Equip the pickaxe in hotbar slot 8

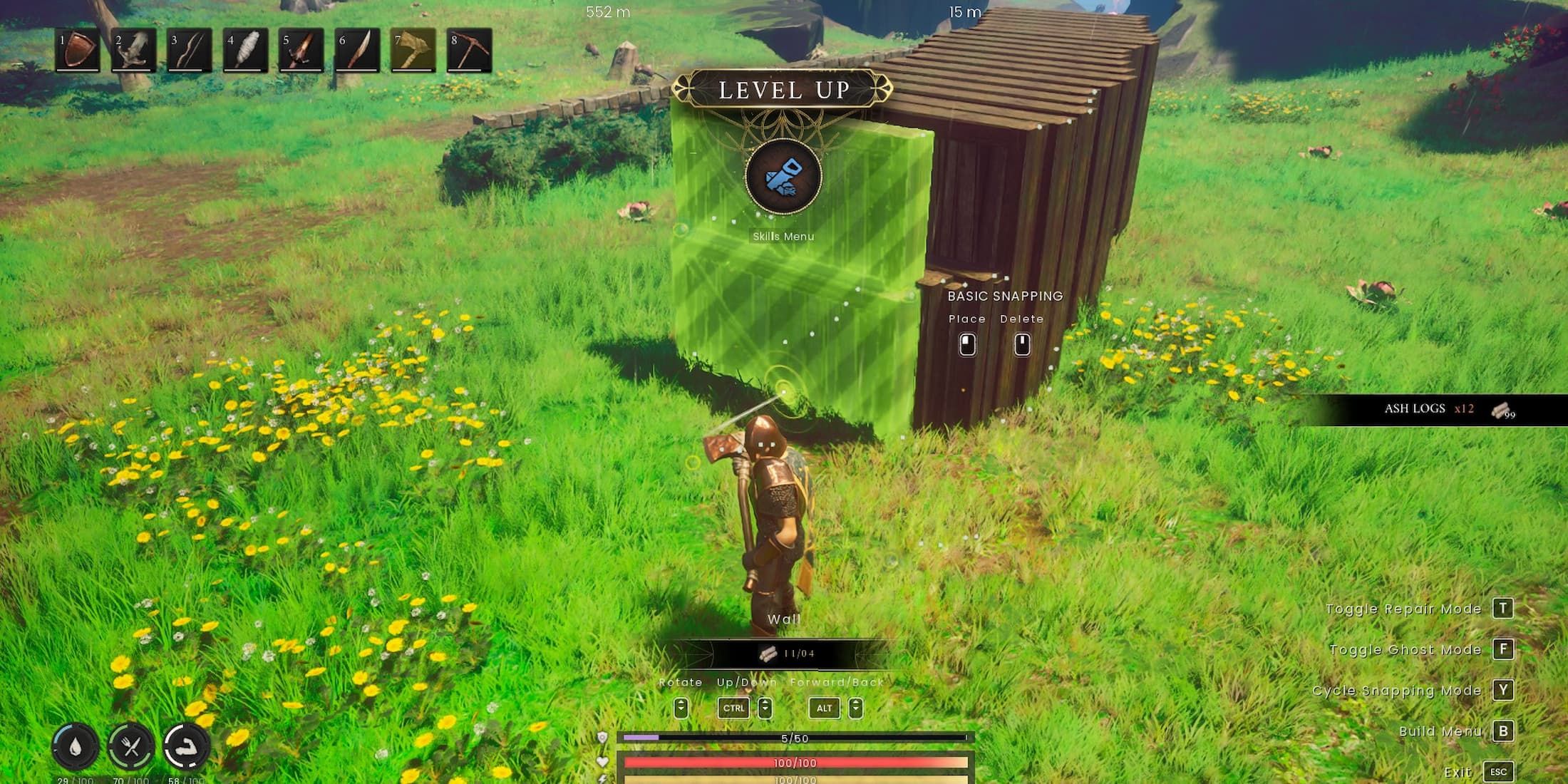coord(469,51)
